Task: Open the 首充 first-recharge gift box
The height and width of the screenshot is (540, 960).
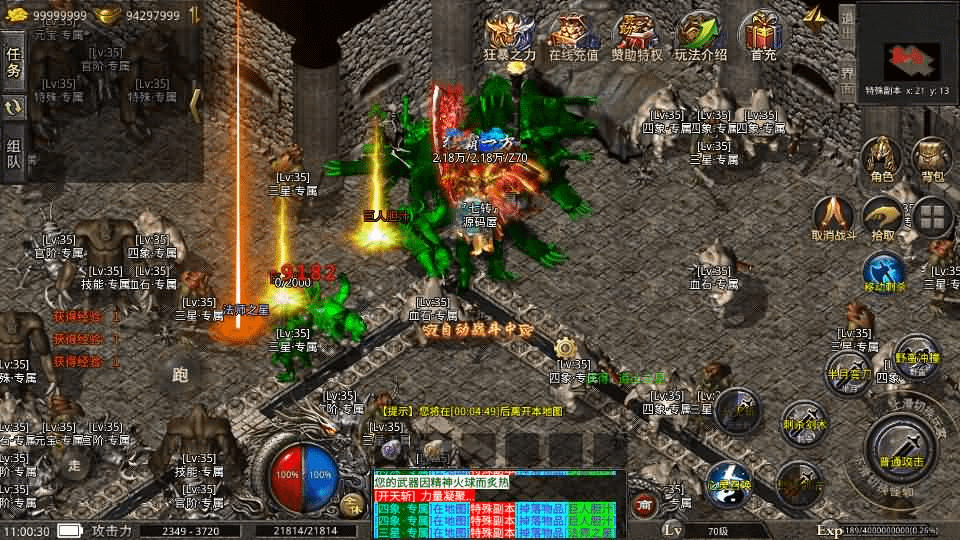Action: [764, 36]
